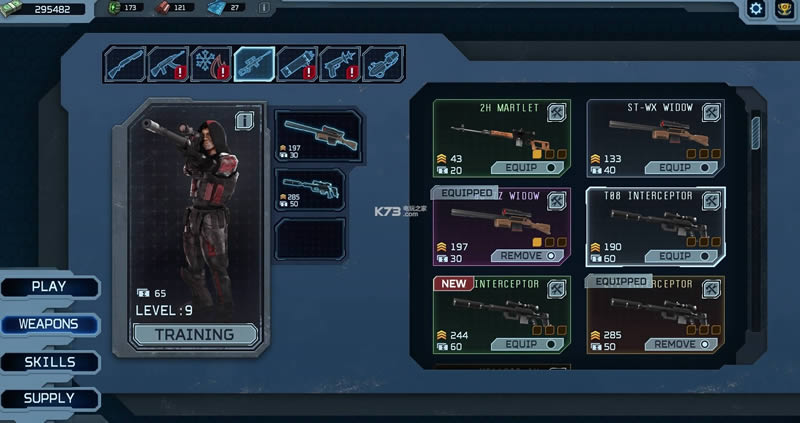Switch to the assault rifle tab

point(168,64)
